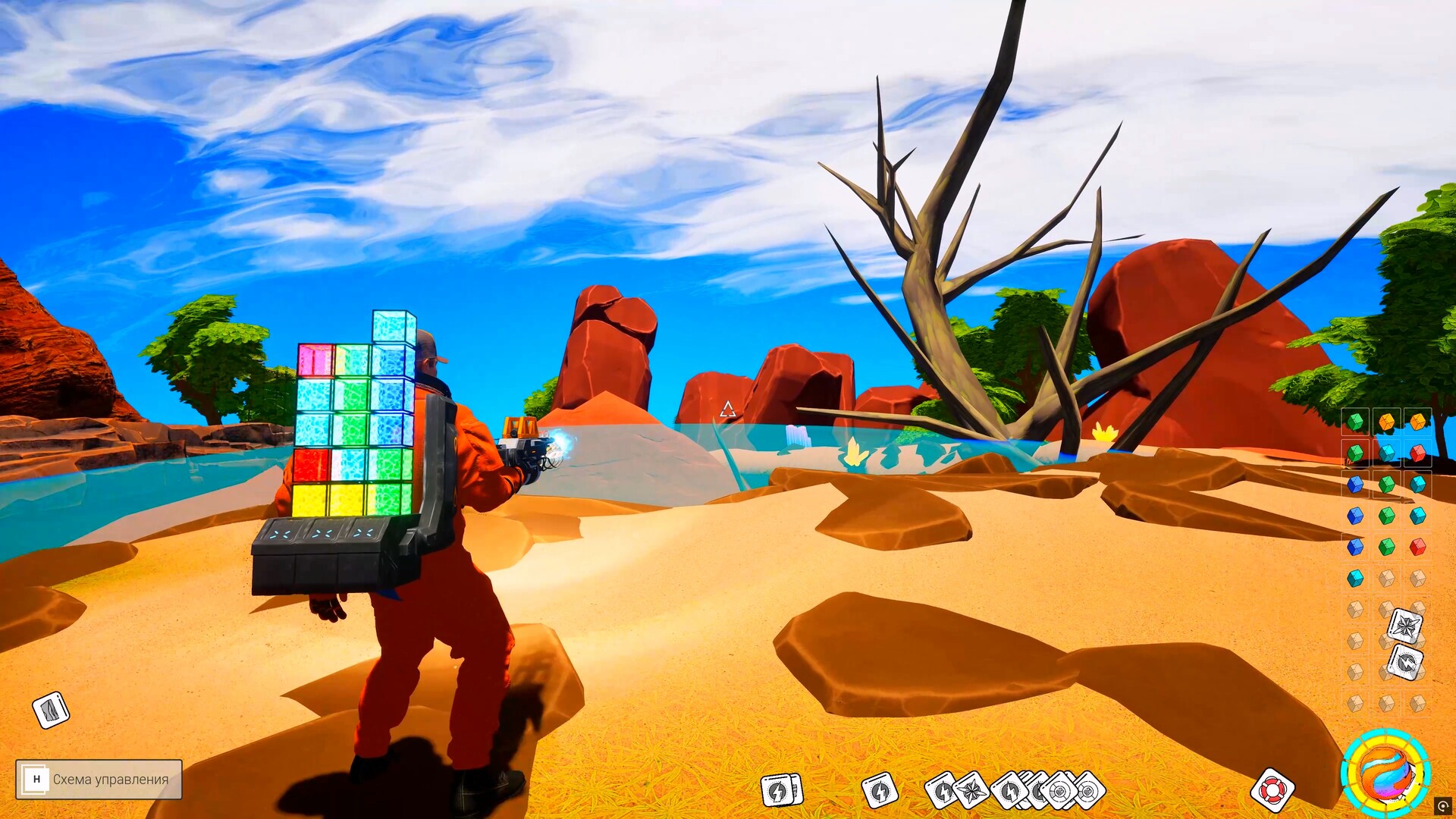Open the Схема управления control scheme panel

click(99, 779)
